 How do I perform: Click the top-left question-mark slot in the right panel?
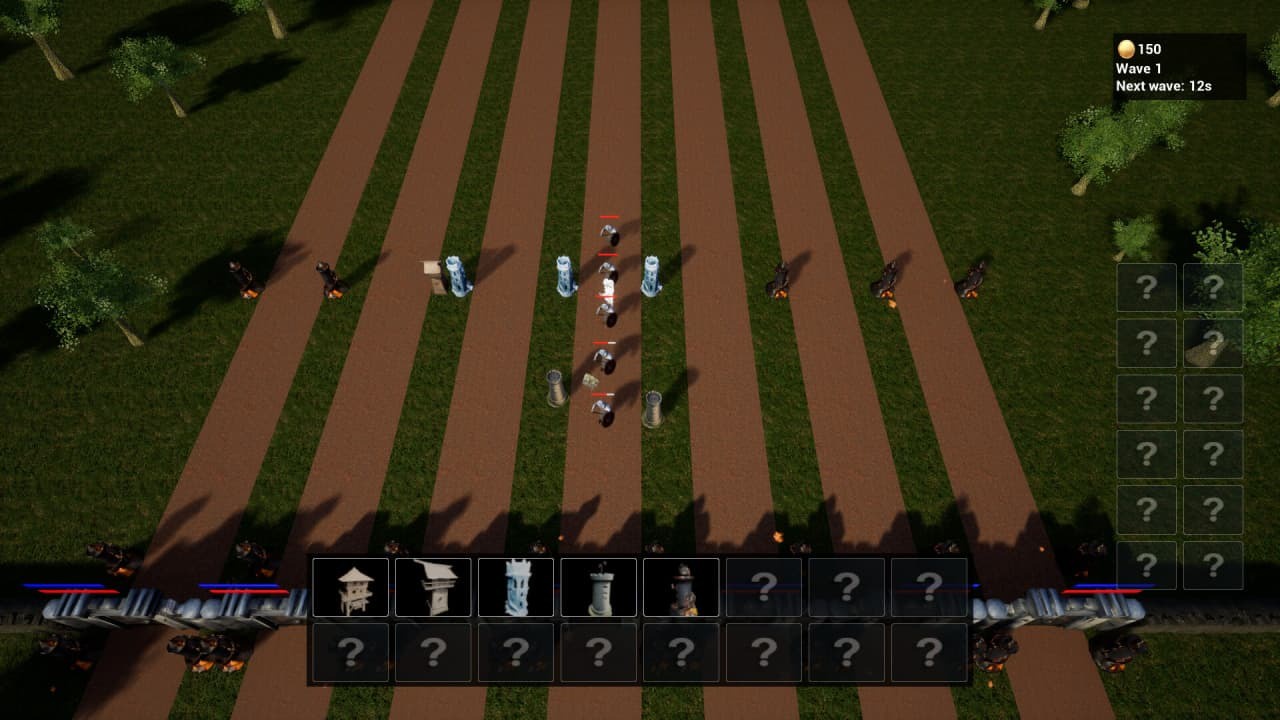(1146, 288)
